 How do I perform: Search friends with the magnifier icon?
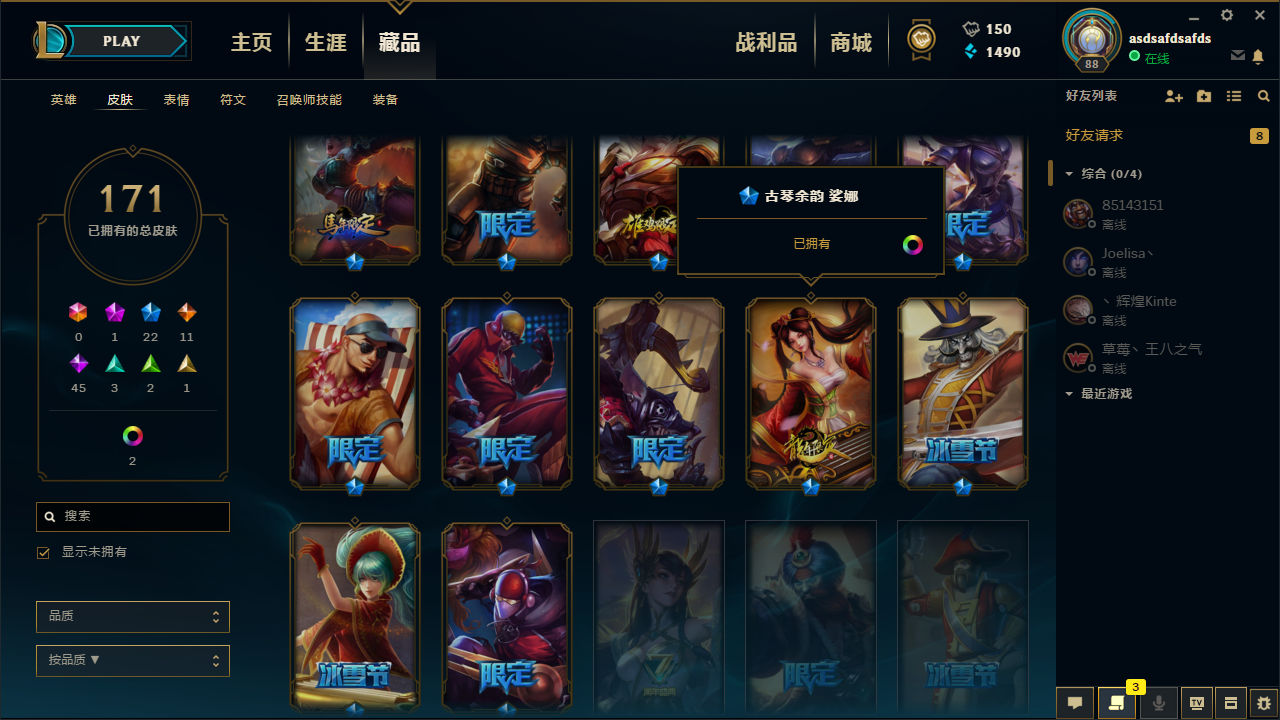[x=1263, y=96]
